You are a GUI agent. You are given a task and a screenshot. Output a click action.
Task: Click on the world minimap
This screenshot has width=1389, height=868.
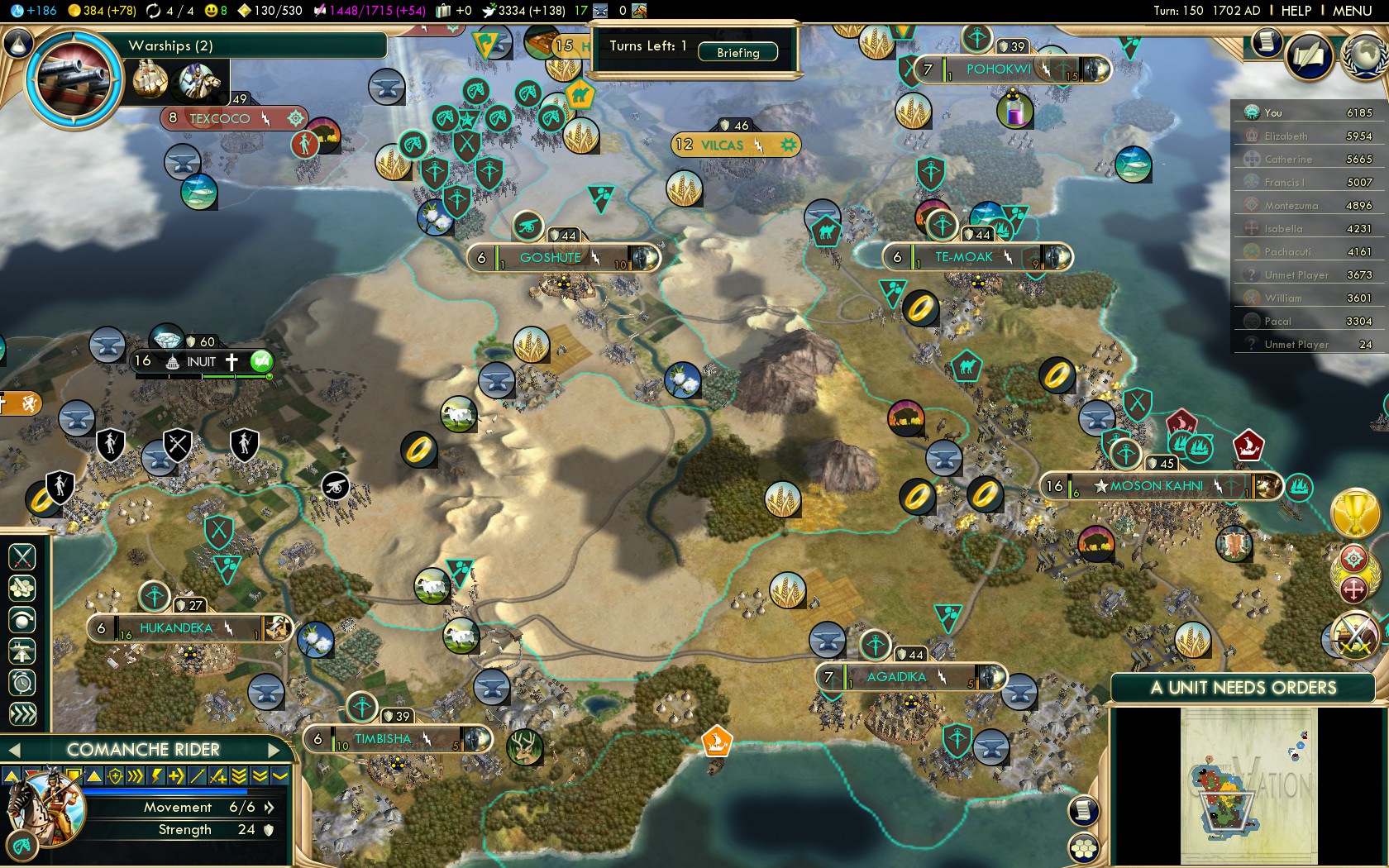tap(1248, 785)
